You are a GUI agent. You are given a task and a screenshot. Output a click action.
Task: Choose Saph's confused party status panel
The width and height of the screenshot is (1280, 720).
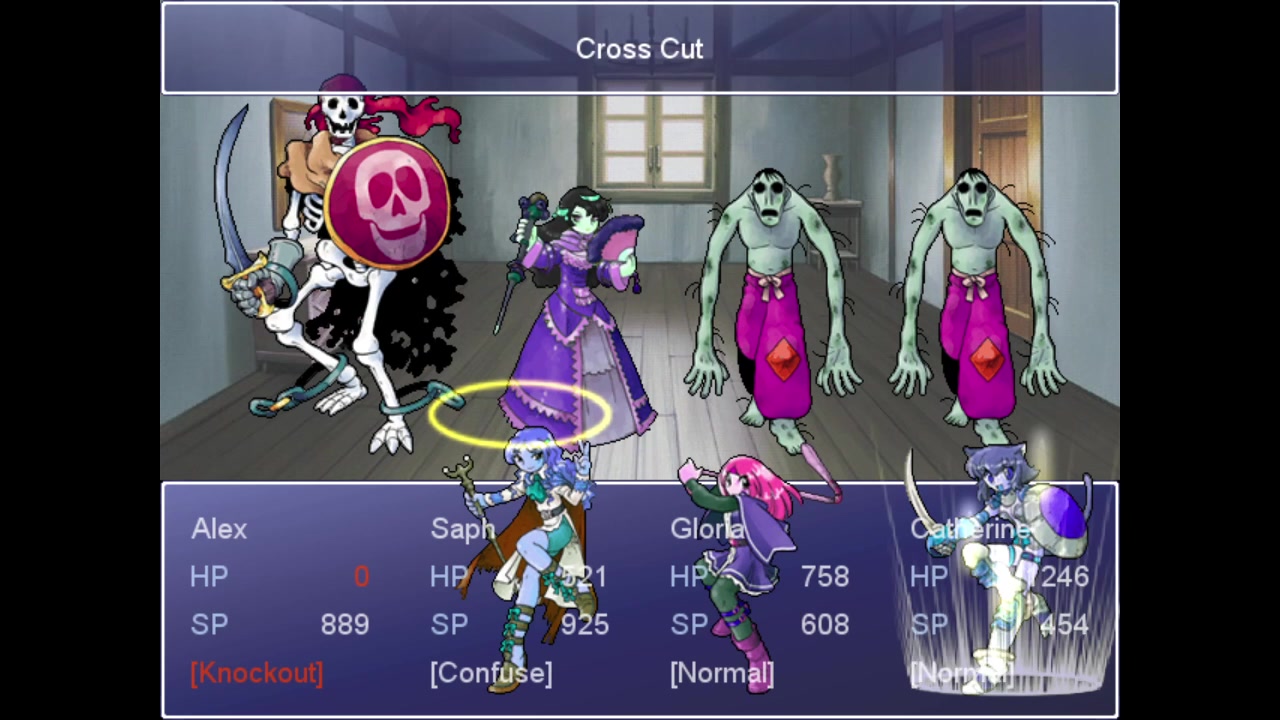tap(520, 600)
